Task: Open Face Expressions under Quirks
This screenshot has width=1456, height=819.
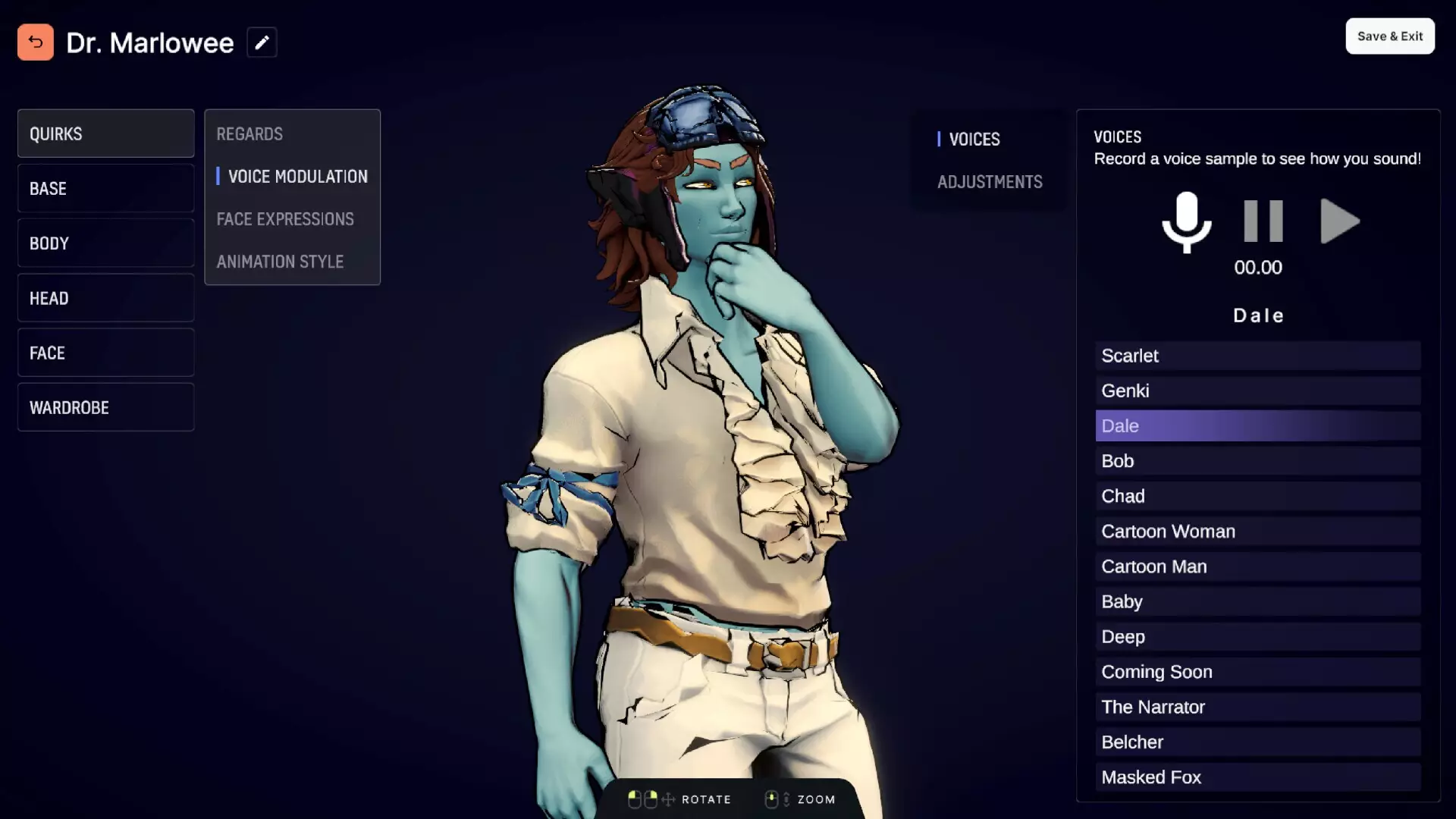Action: pyautogui.click(x=285, y=219)
